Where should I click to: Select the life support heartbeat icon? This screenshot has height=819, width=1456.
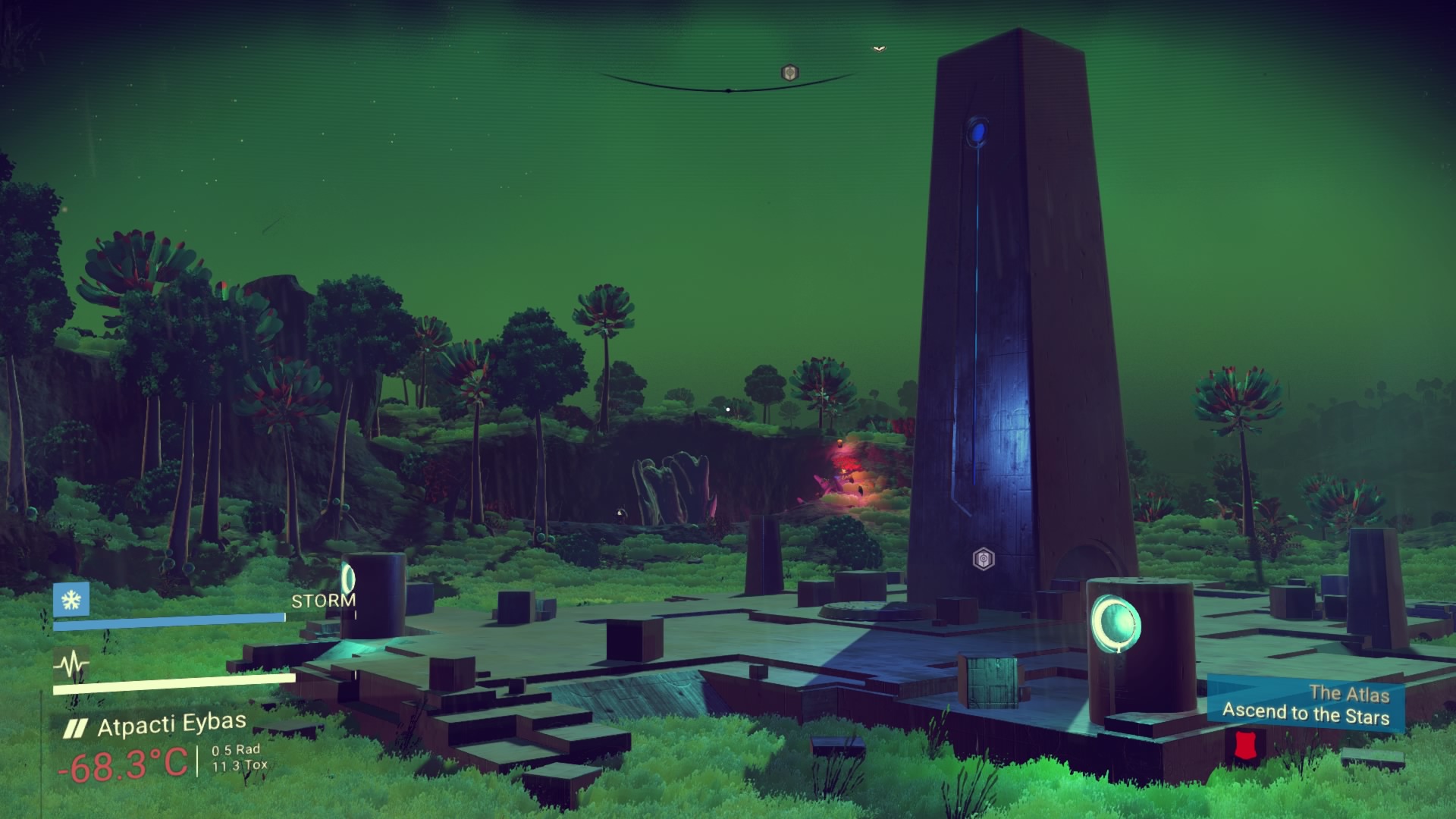pos(71,666)
